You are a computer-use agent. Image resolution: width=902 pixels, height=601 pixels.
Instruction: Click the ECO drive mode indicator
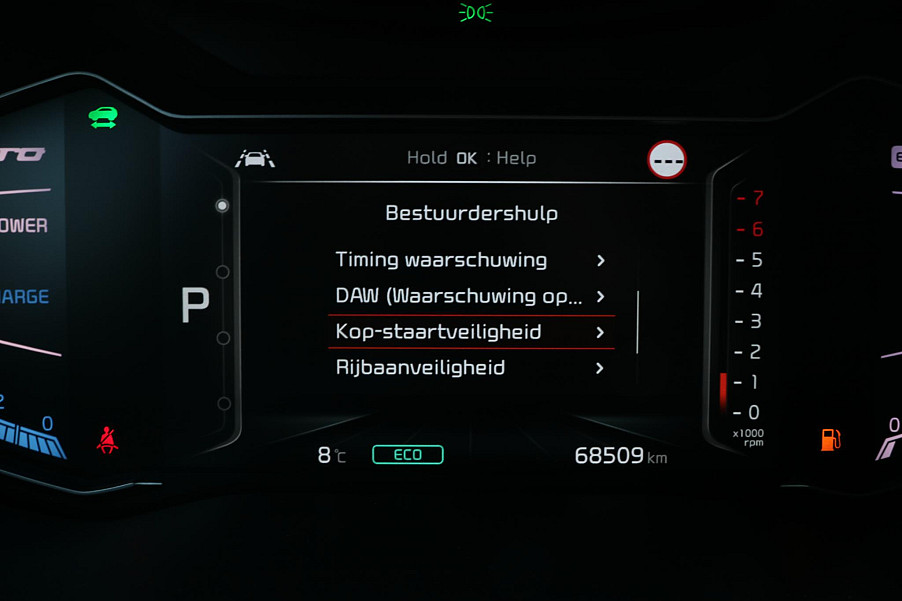click(407, 455)
